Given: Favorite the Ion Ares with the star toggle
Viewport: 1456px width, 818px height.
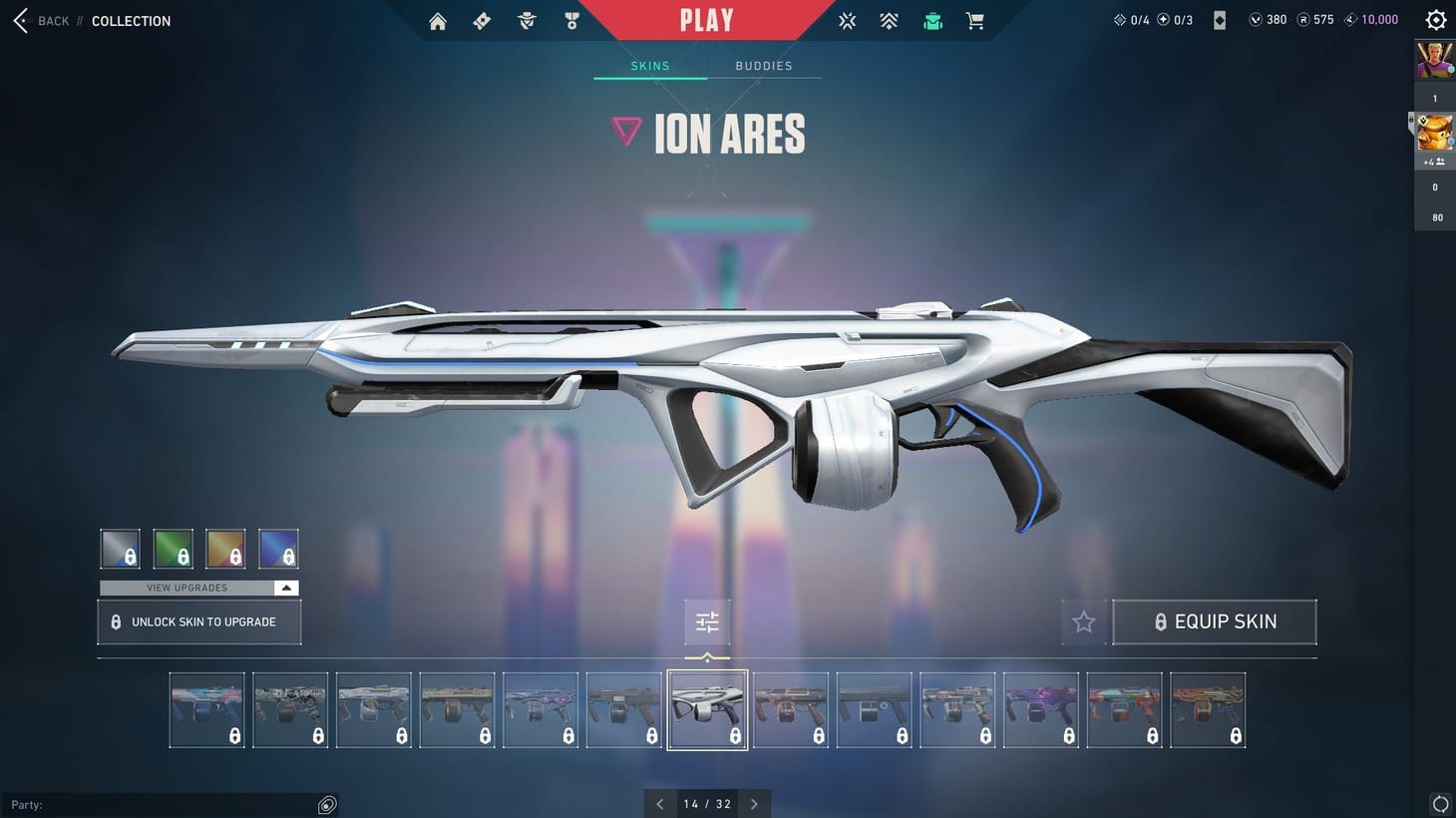Looking at the screenshot, I should pos(1083,621).
